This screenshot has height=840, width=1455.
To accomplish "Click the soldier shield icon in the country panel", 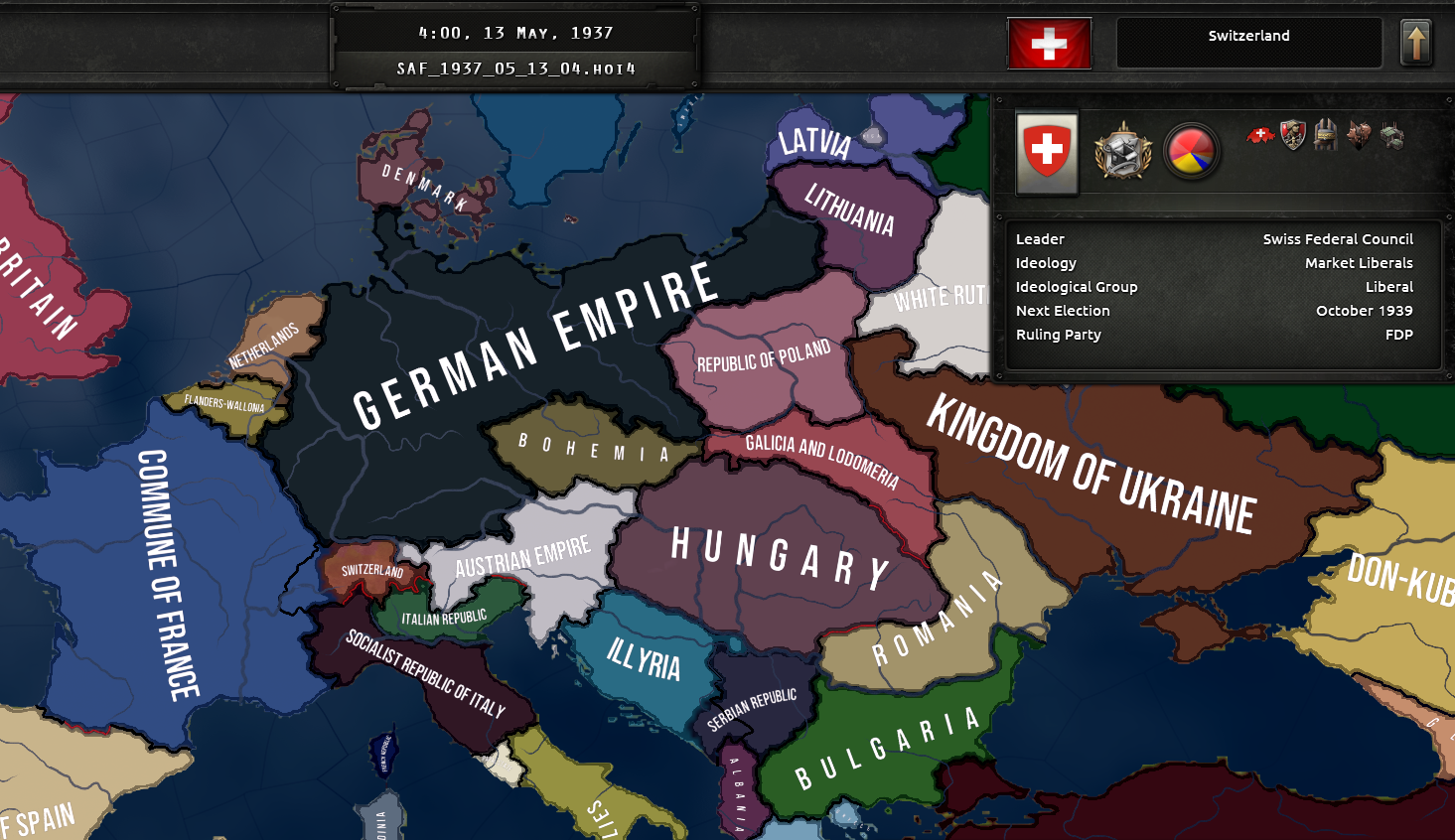I will (x=1292, y=136).
